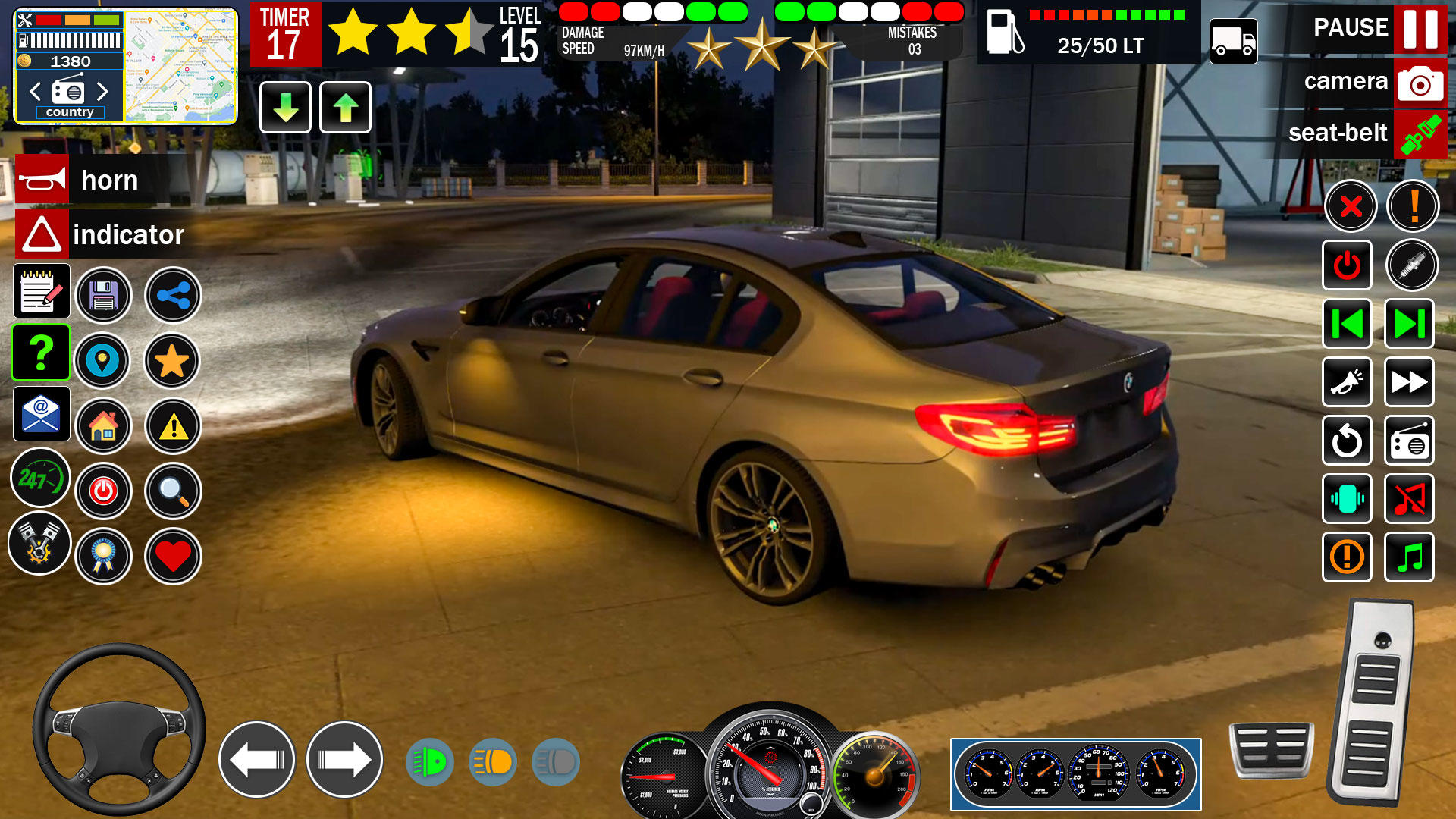Open the achievements medal icon
1456x819 pixels.
click(104, 556)
